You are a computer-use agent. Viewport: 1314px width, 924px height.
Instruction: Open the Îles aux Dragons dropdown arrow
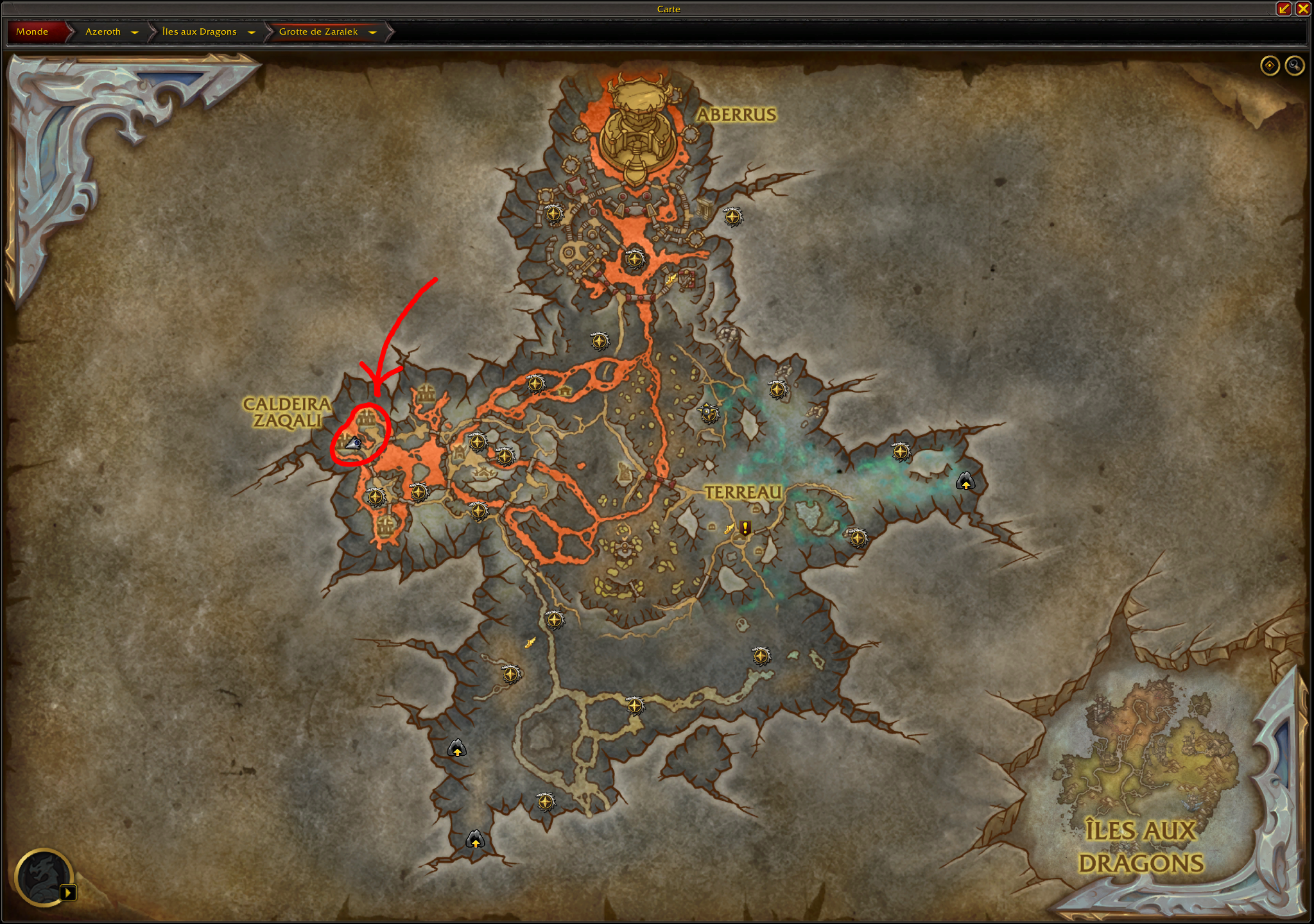(252, 31)
